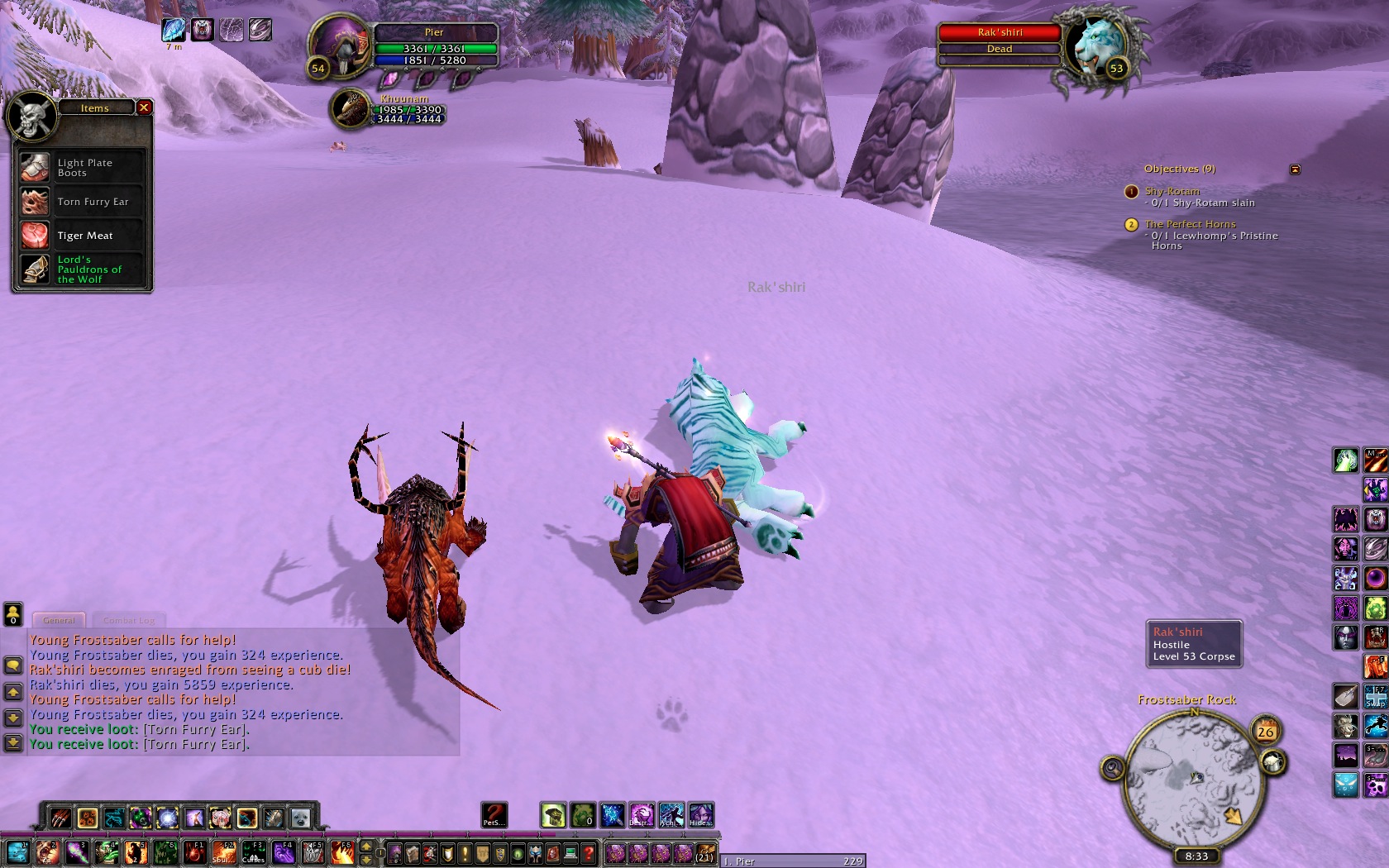Open the chat menu speech bubble button
The image size is (1389, 868).
13,665
